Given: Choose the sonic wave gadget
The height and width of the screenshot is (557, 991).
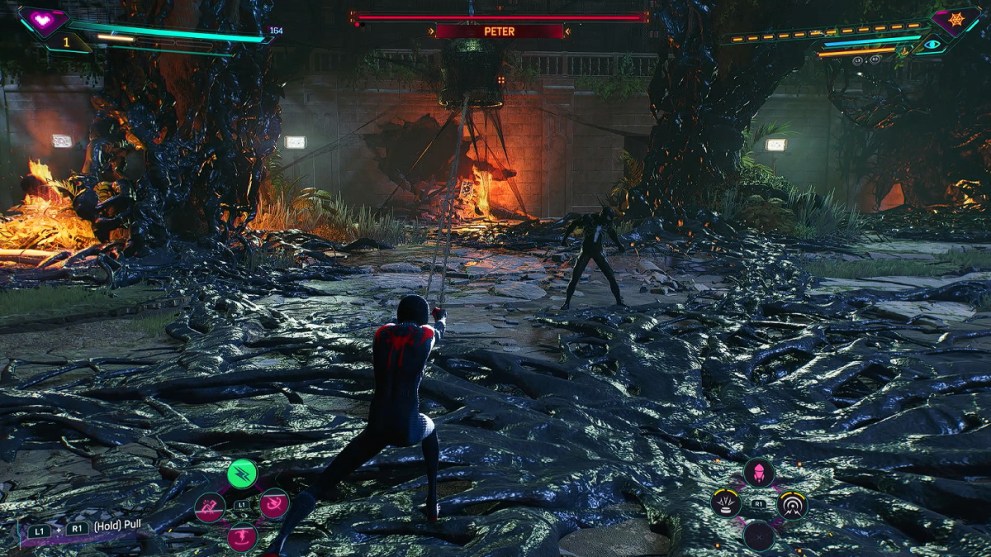Looking at the screenshot, I should pos(792,504).
